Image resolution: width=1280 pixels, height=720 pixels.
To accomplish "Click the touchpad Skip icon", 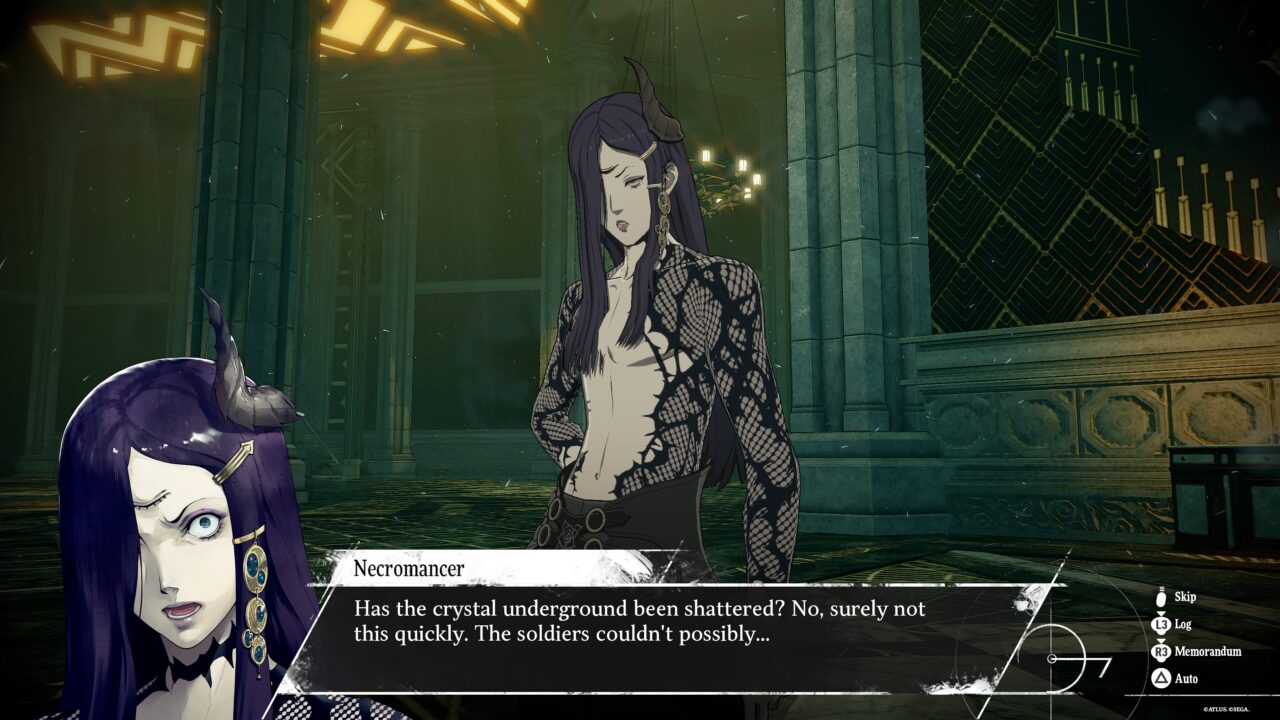I will click(1161, 599).
